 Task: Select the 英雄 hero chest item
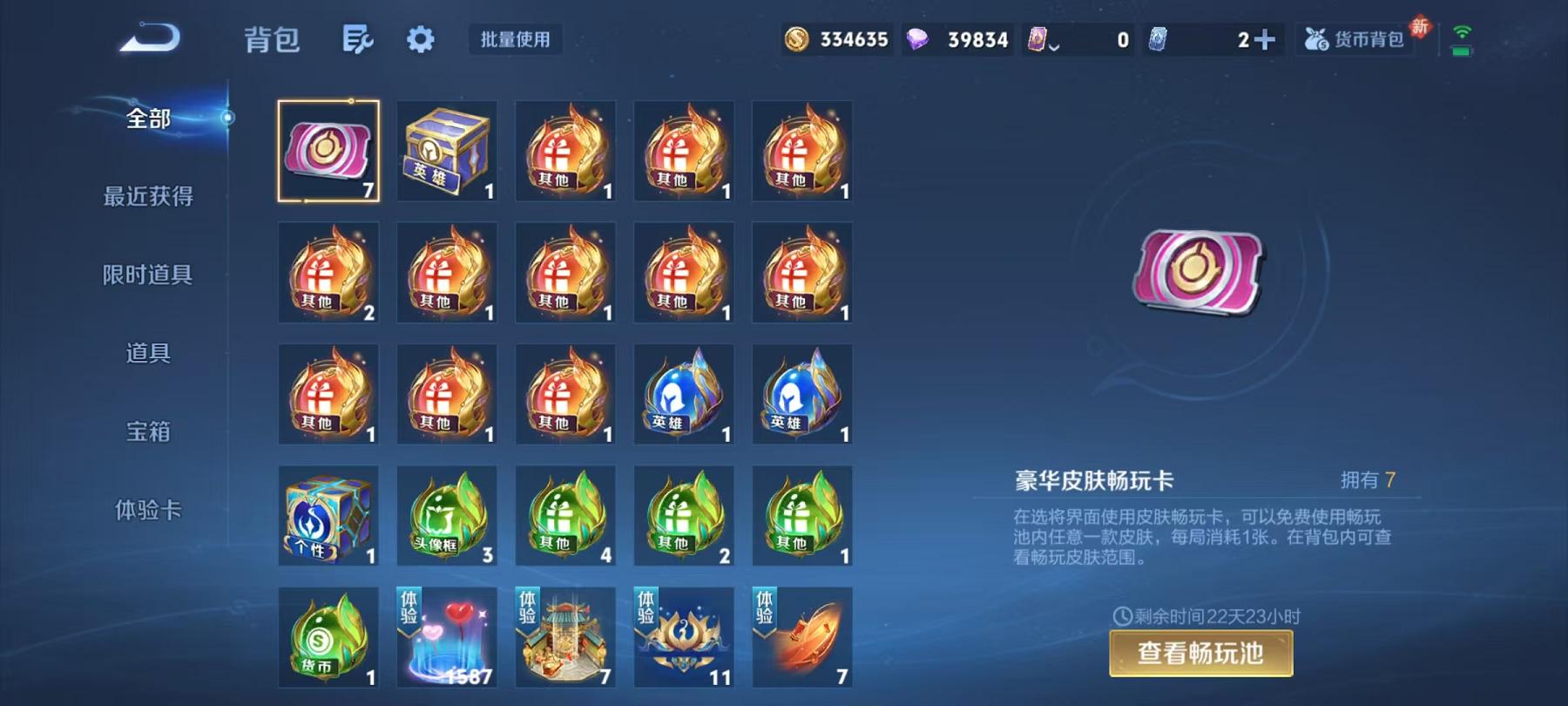coord(447,150)
